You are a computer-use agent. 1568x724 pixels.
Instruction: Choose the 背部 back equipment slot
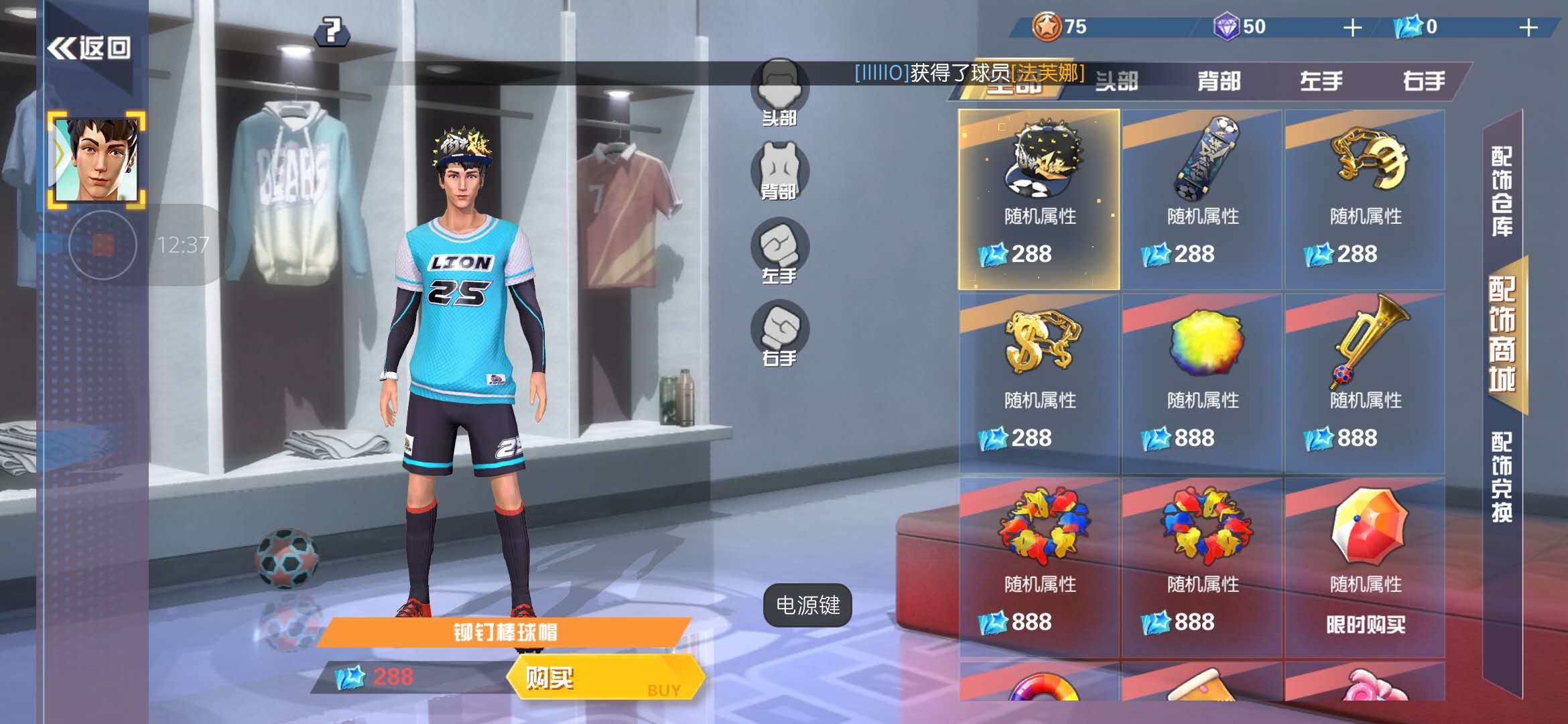pos(779,172)
